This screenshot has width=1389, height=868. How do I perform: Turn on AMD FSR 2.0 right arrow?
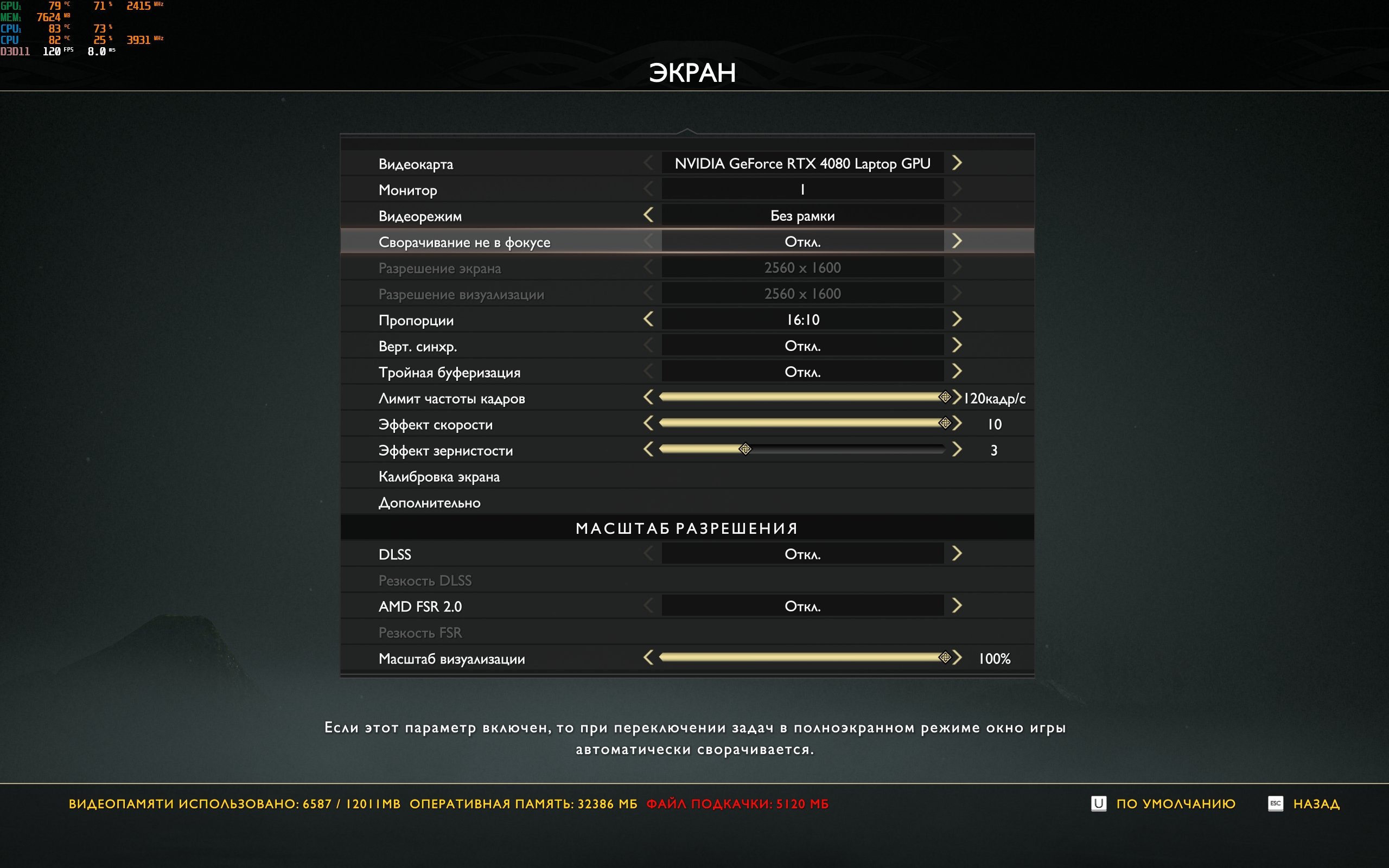pos(956,605)
